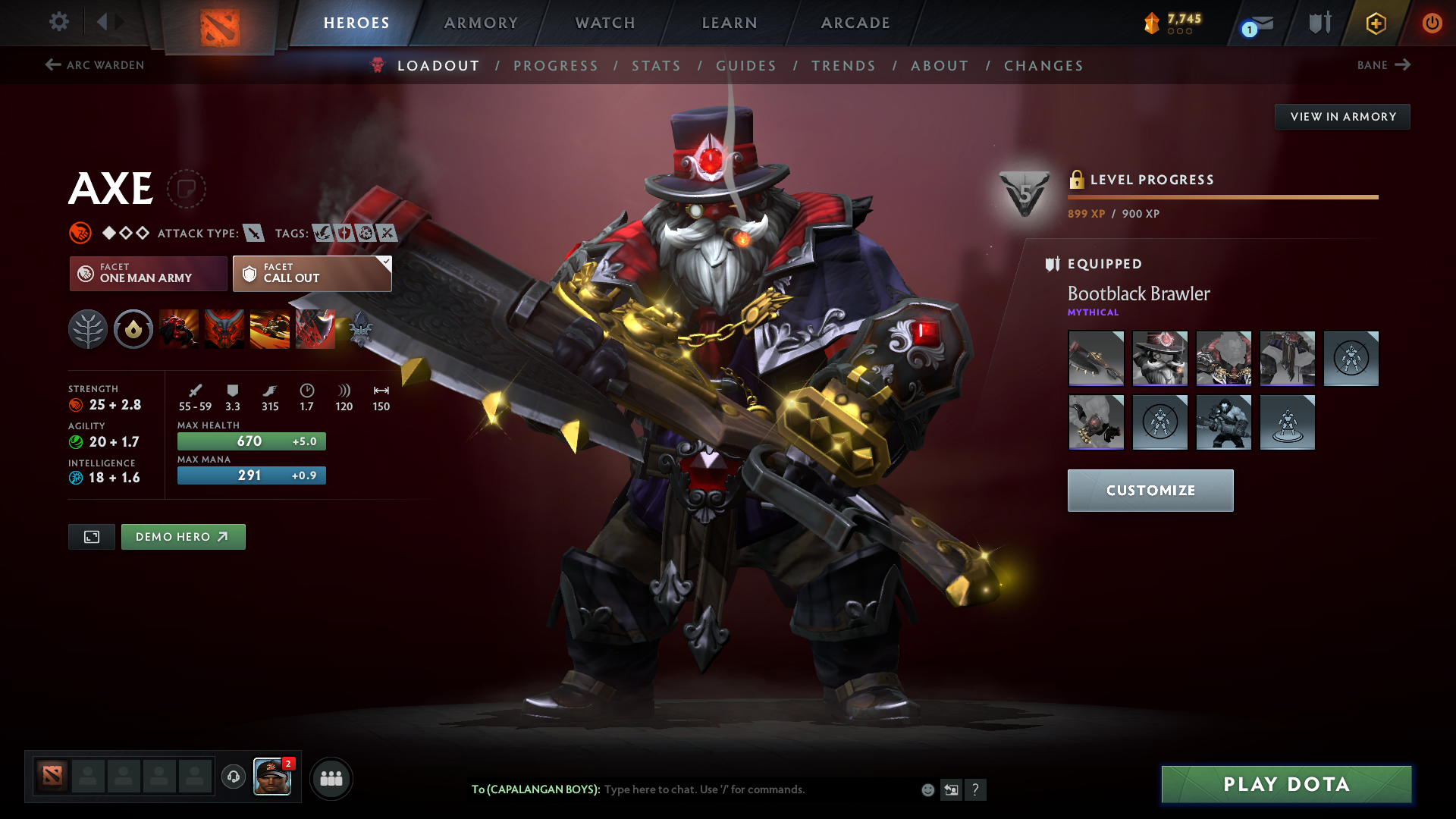Open the Arcade tab
1456x819 pixels.
855,23
